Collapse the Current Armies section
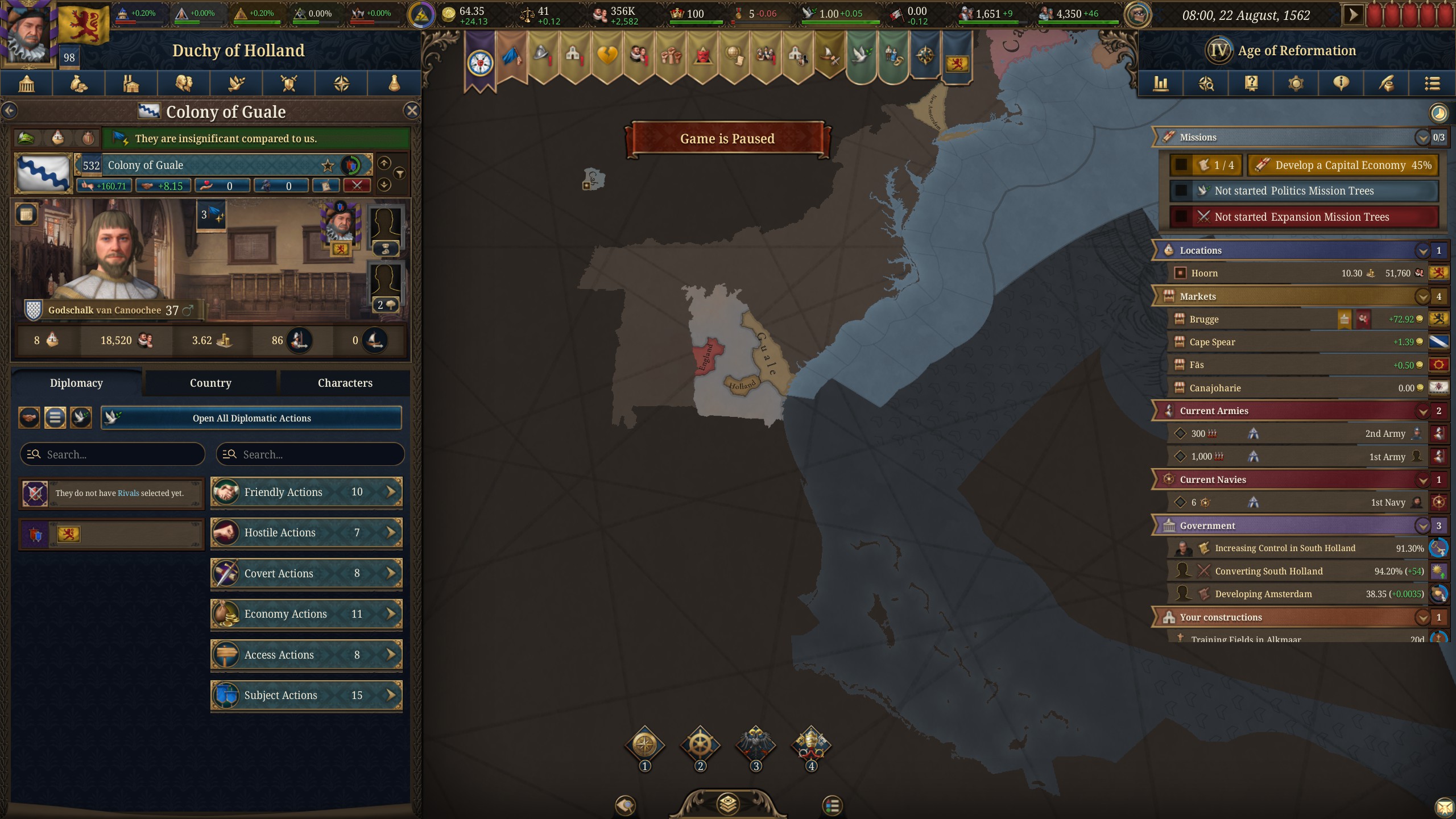1456x819 pixels. 1424,411
